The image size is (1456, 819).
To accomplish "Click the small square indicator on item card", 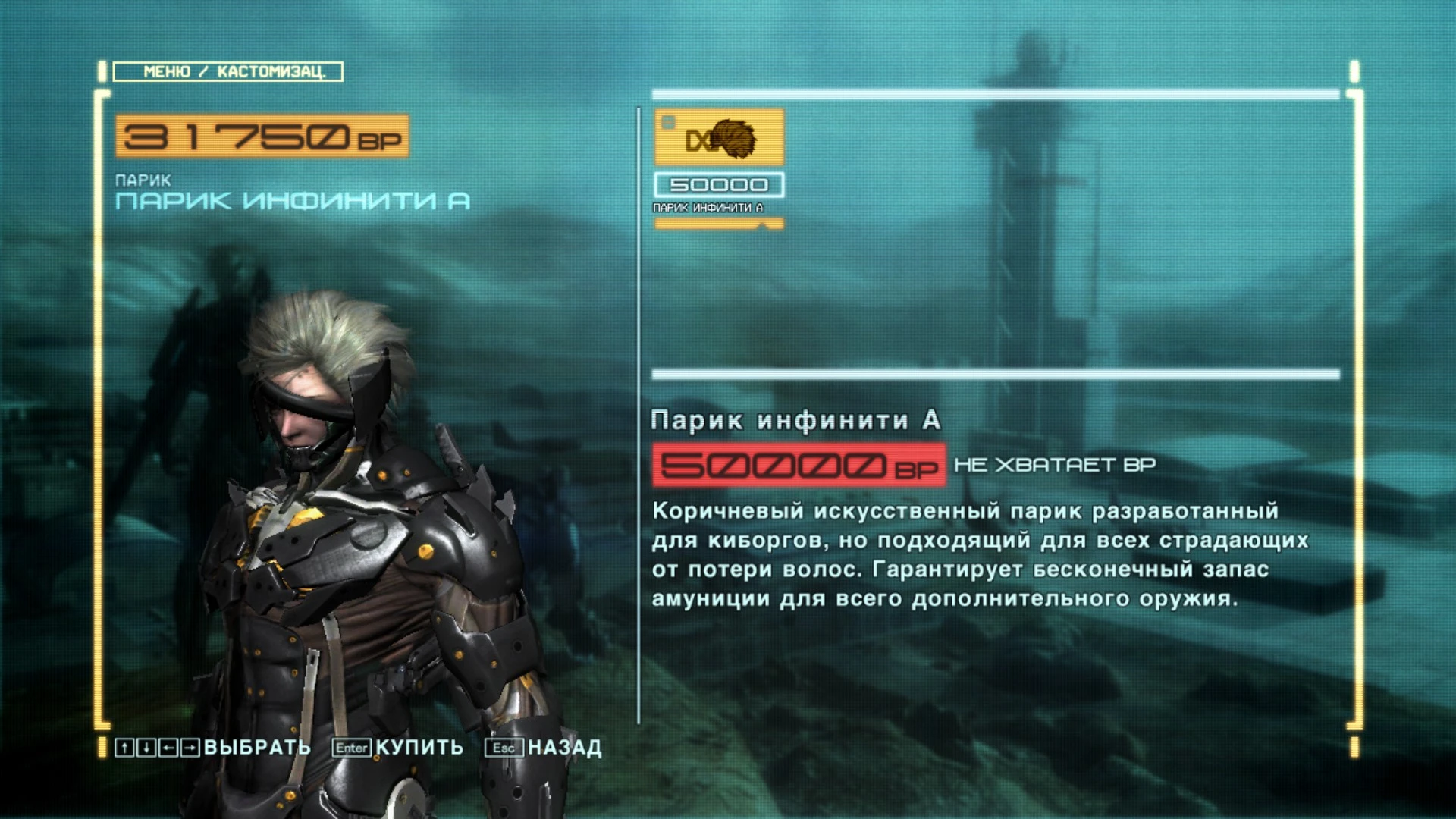I will 667,121.
